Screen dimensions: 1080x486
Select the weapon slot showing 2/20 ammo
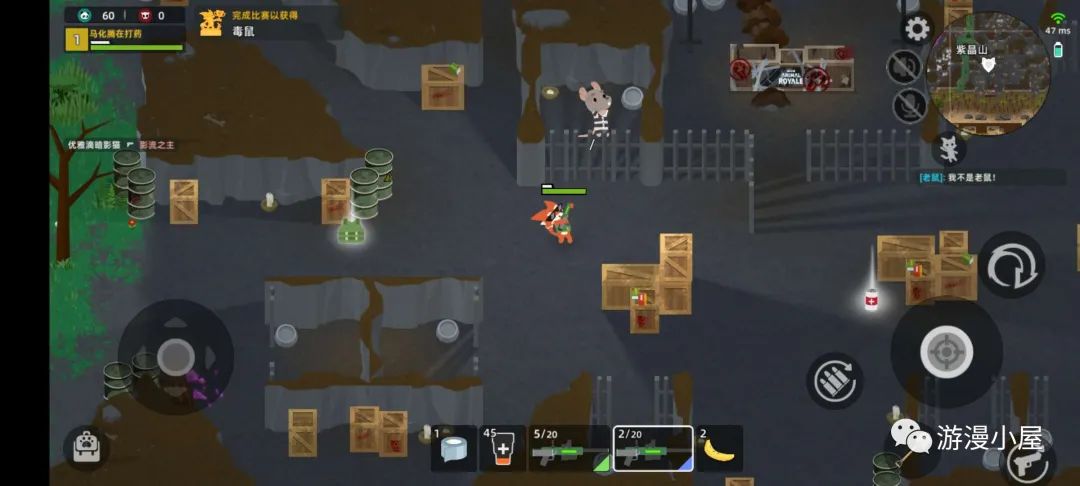tap(652, 449)
